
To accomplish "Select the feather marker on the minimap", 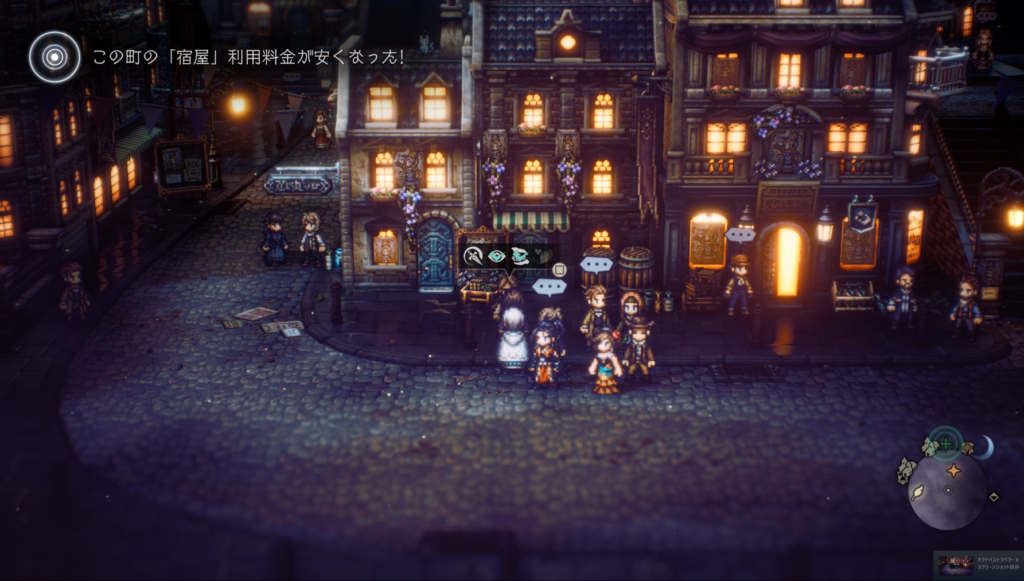I will point(918,492).
